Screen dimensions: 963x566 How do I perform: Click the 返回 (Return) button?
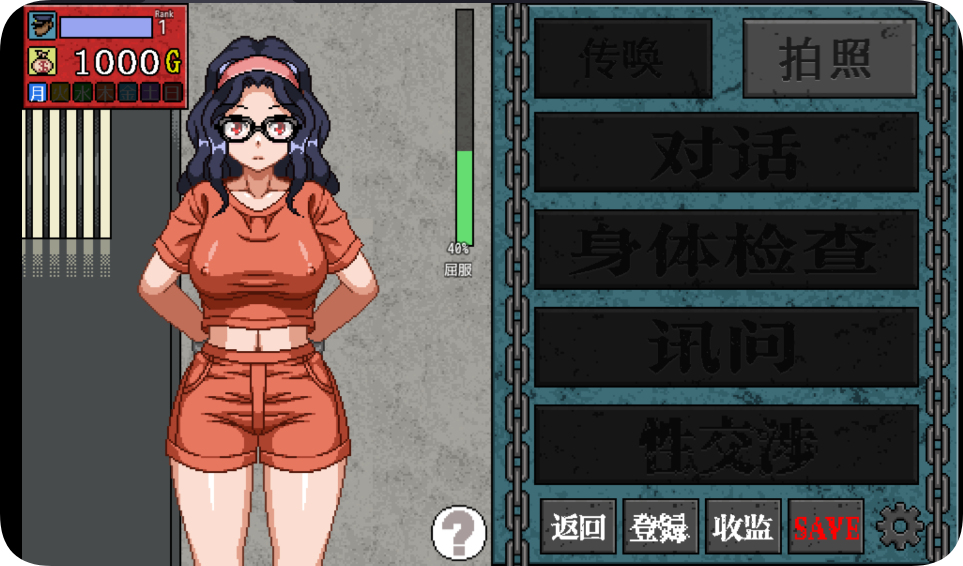(x=578, y=527)
